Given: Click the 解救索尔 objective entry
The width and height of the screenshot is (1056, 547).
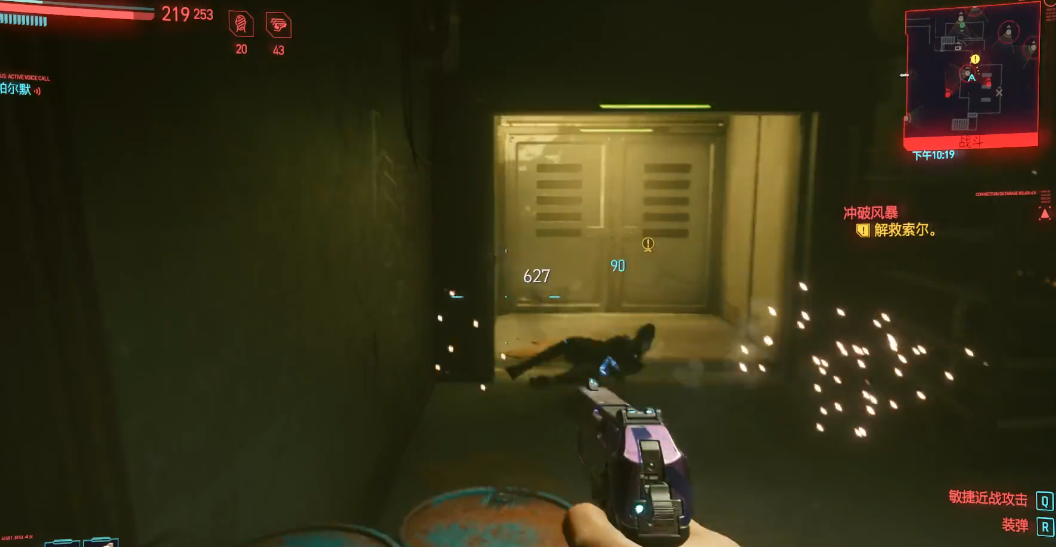Looking at the screenshot, I should pos(904,230).
